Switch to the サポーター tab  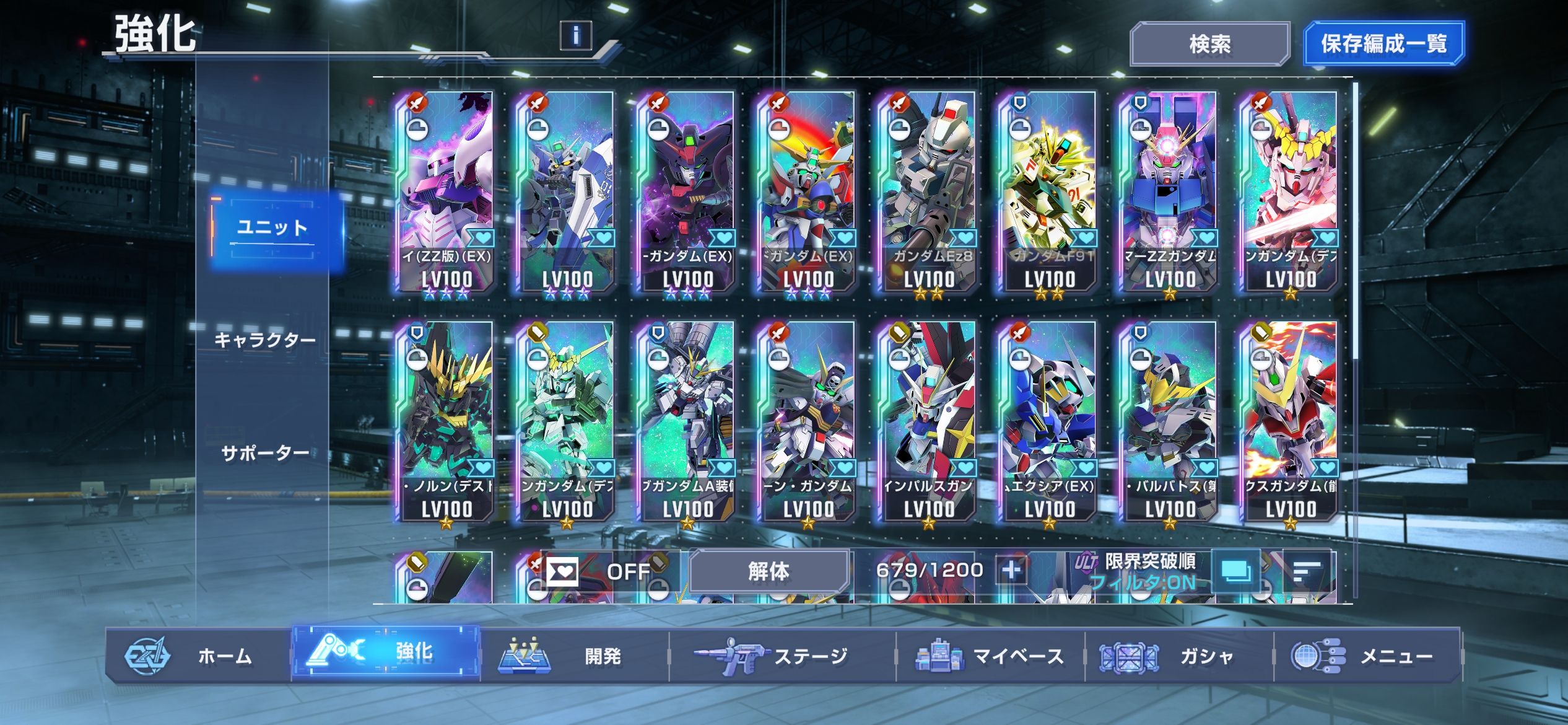[265, 453]
